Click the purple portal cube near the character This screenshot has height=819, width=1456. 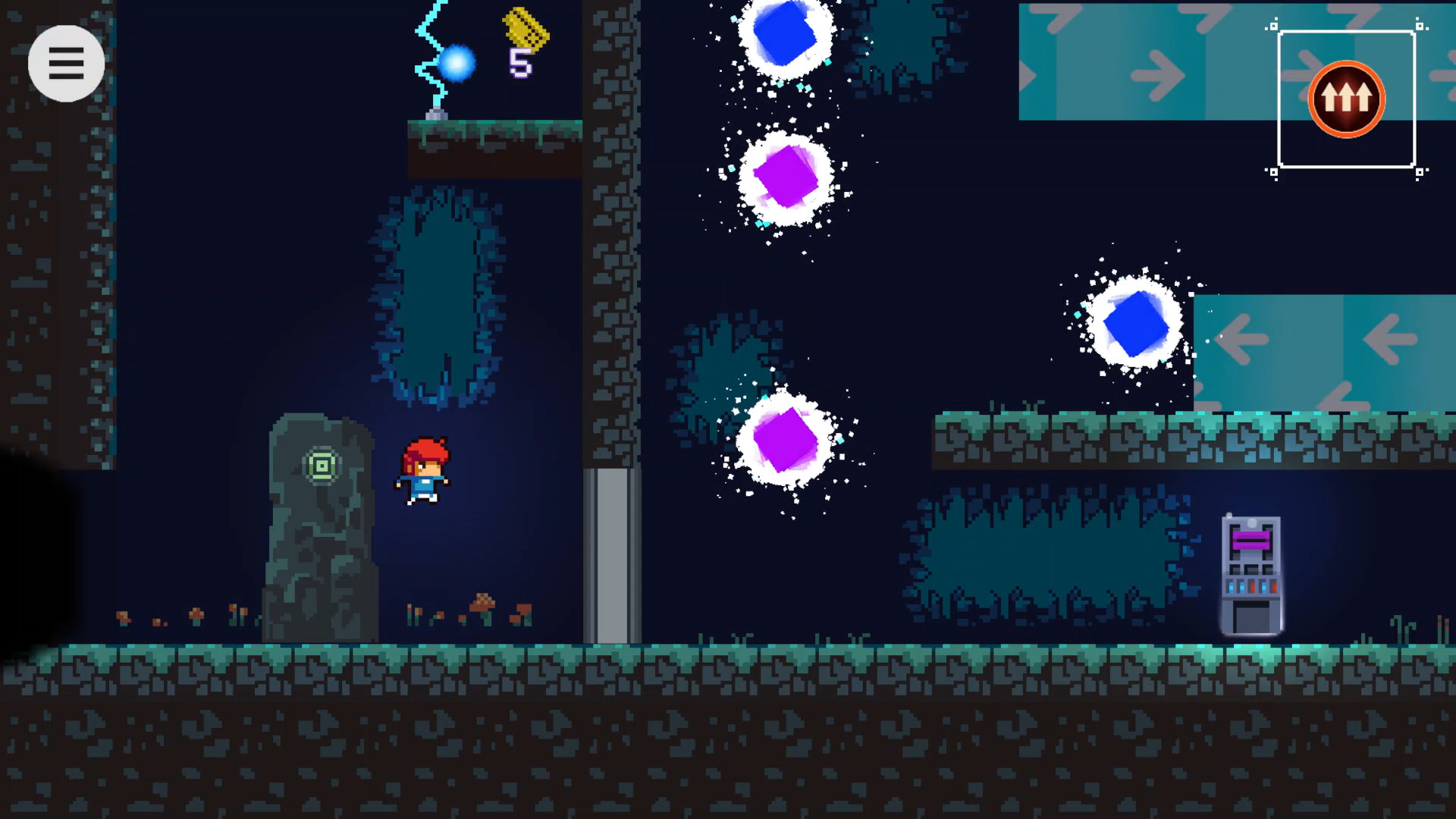787,177
